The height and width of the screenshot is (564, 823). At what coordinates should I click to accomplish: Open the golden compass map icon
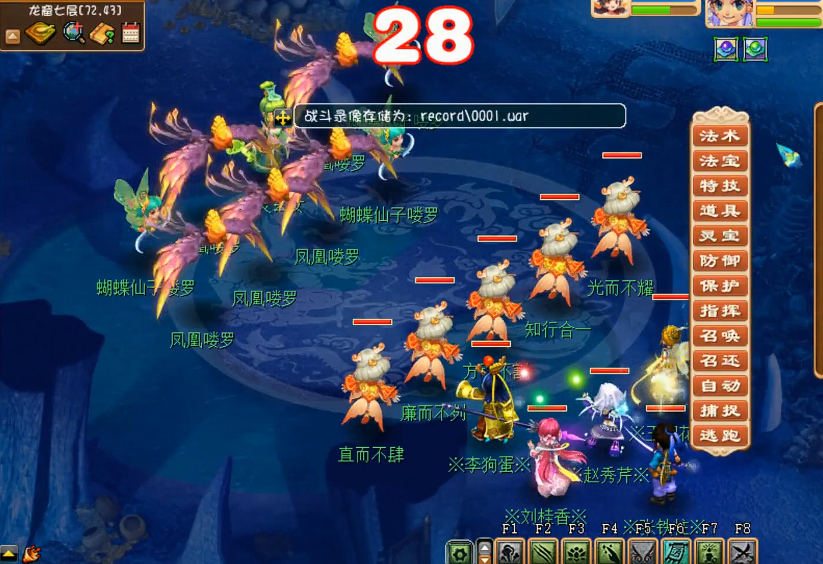click(41, 33)
